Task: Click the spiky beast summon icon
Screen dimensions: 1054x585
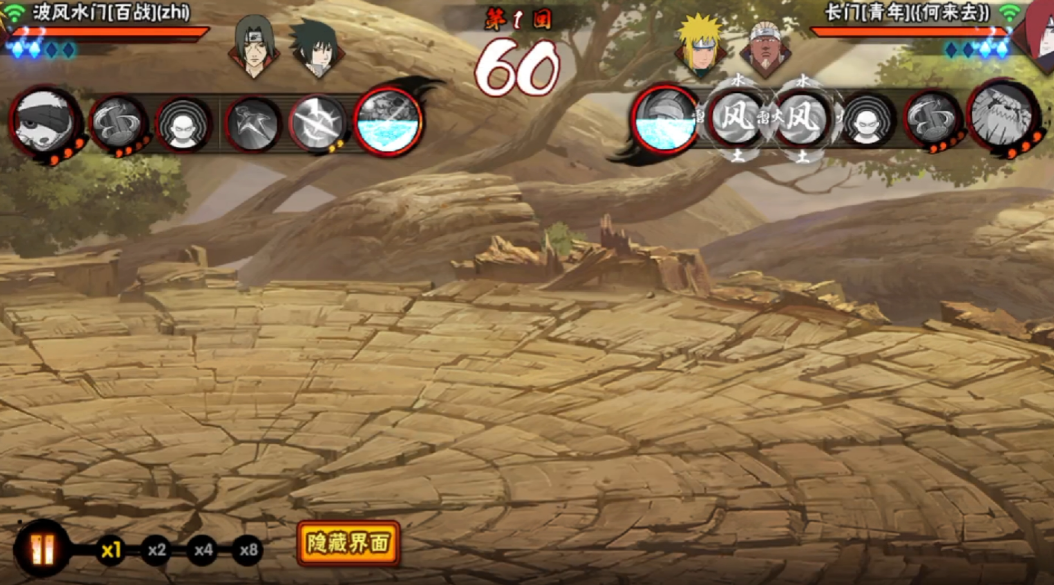Action: click(1001, 116)
